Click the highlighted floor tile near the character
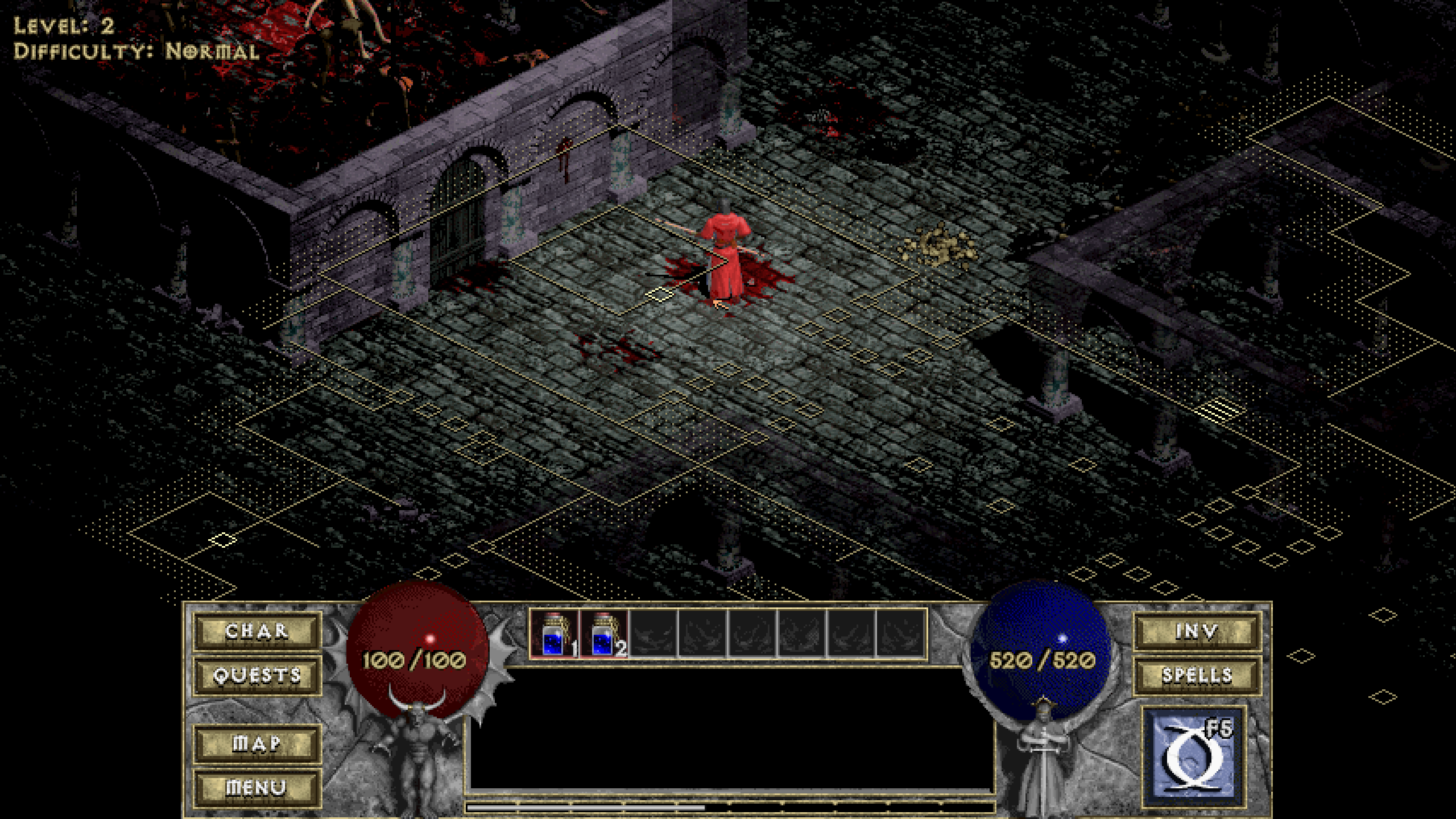 pos(659,294)
